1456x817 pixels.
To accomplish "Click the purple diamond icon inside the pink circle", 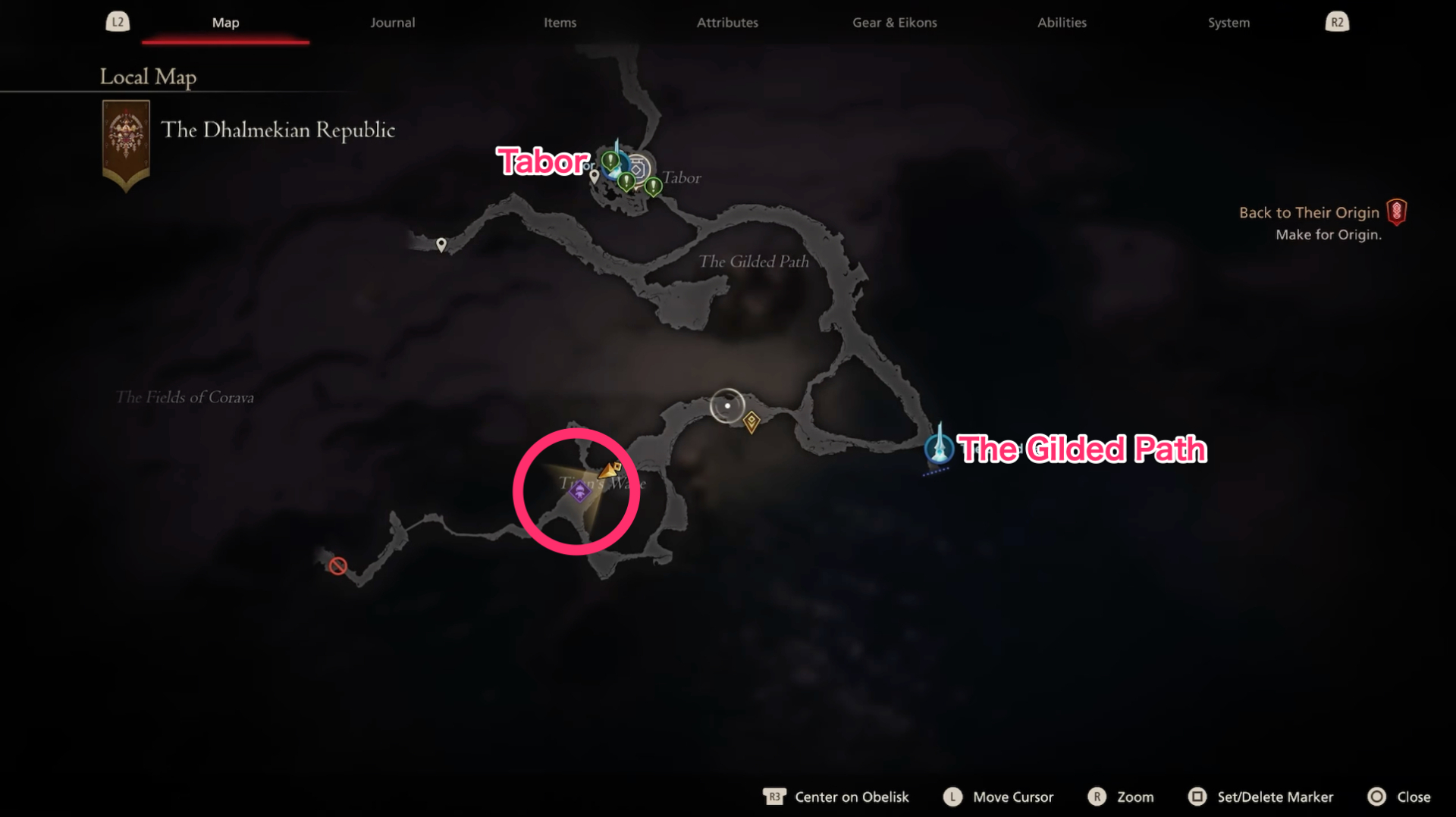I will click(579, 493).
